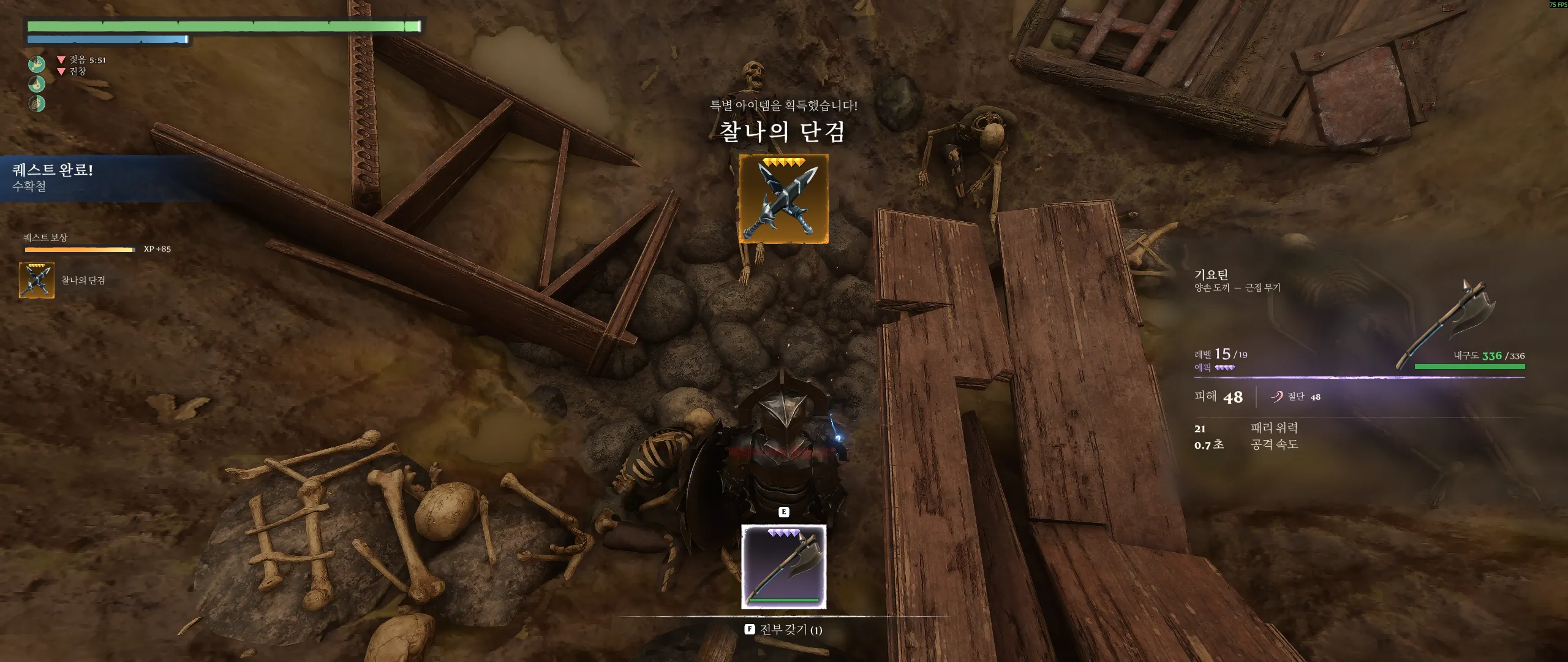Click the pink downward arrow beside 젖음 timer
Image resolution: width=1568 pixels, height=662 pixels.
pos(61,60)
